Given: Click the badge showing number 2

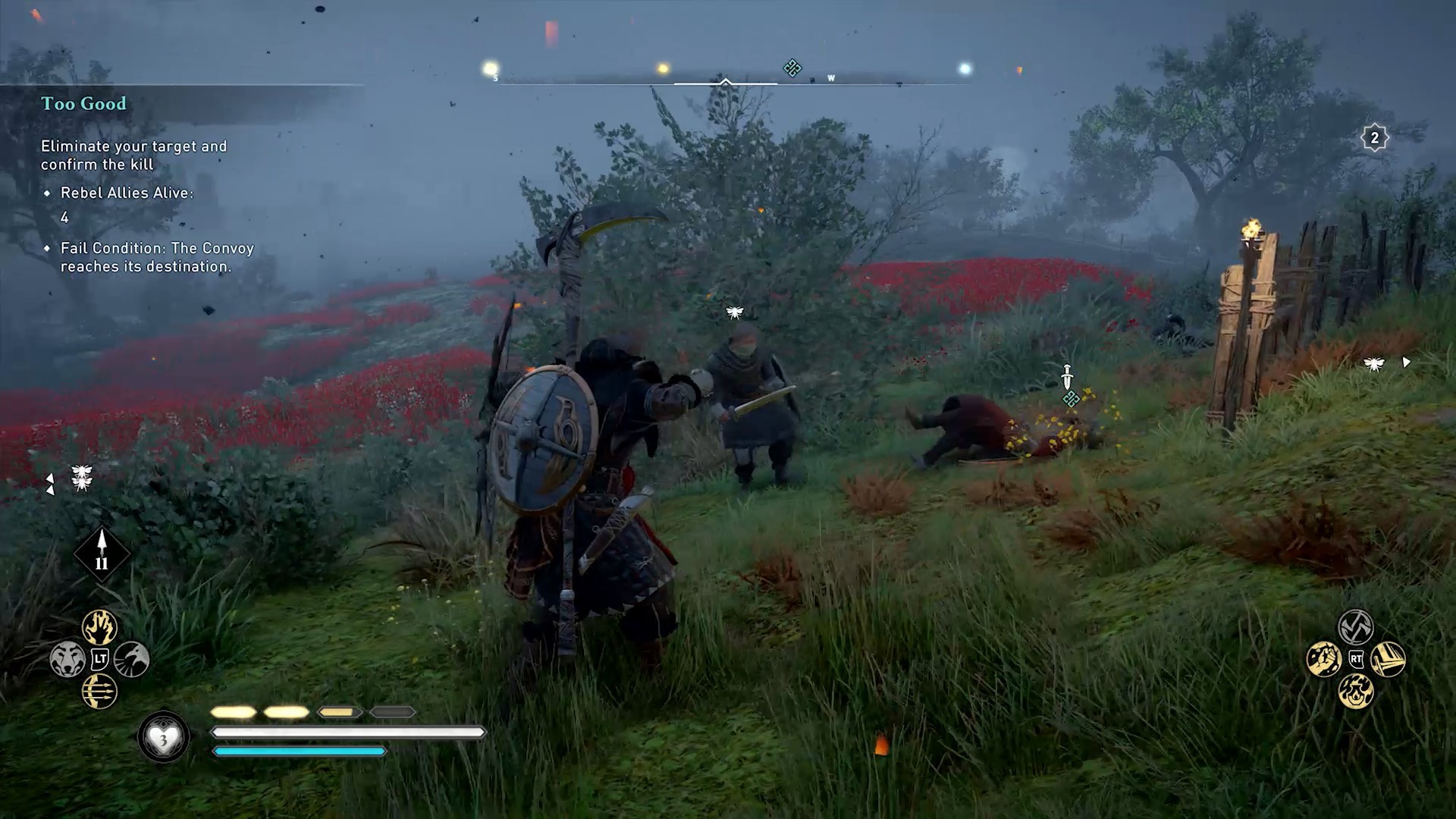Looking at the screenshot, I should pos(1374,138).
